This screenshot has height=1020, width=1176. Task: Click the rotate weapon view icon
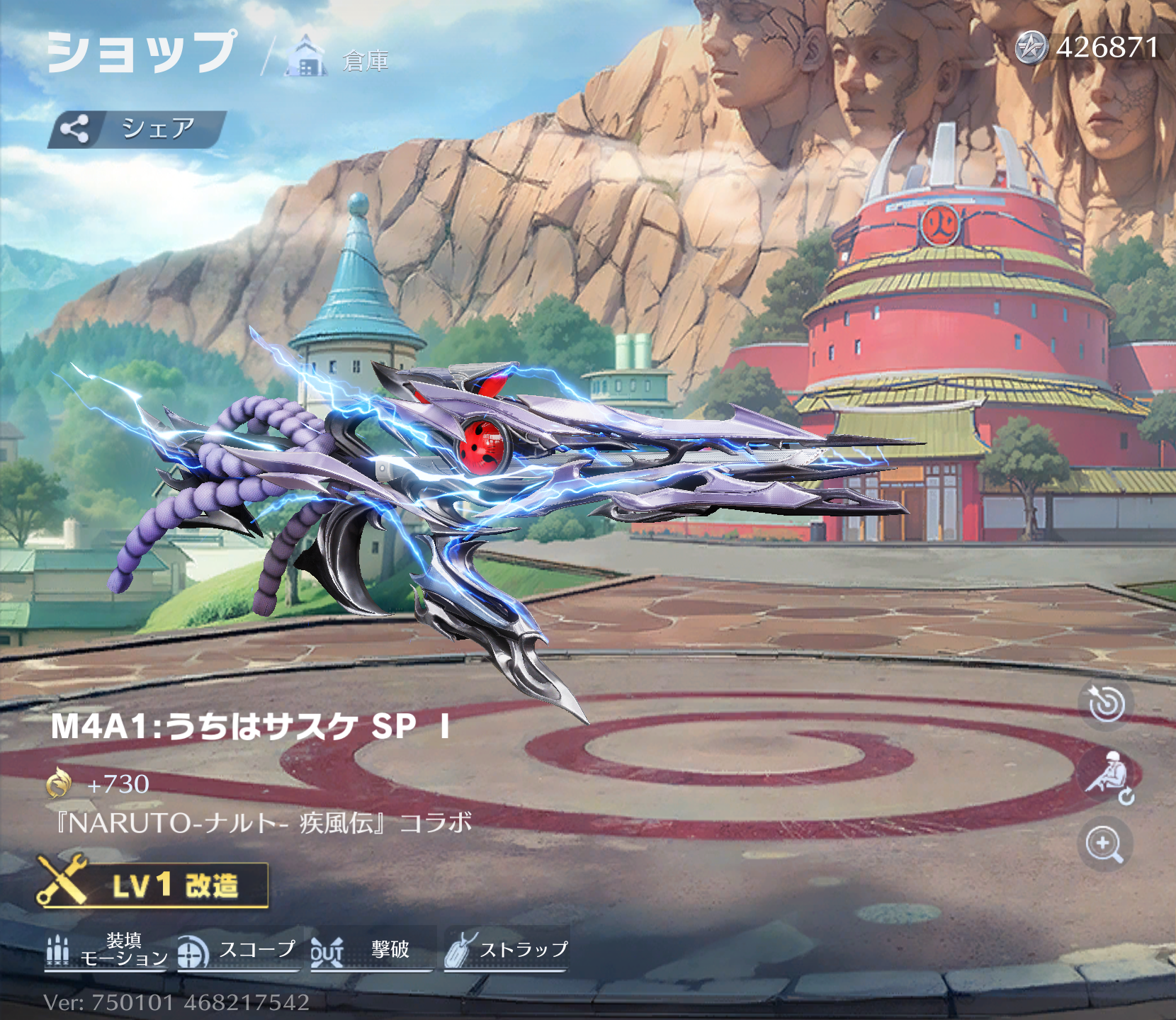(1107, 703)
